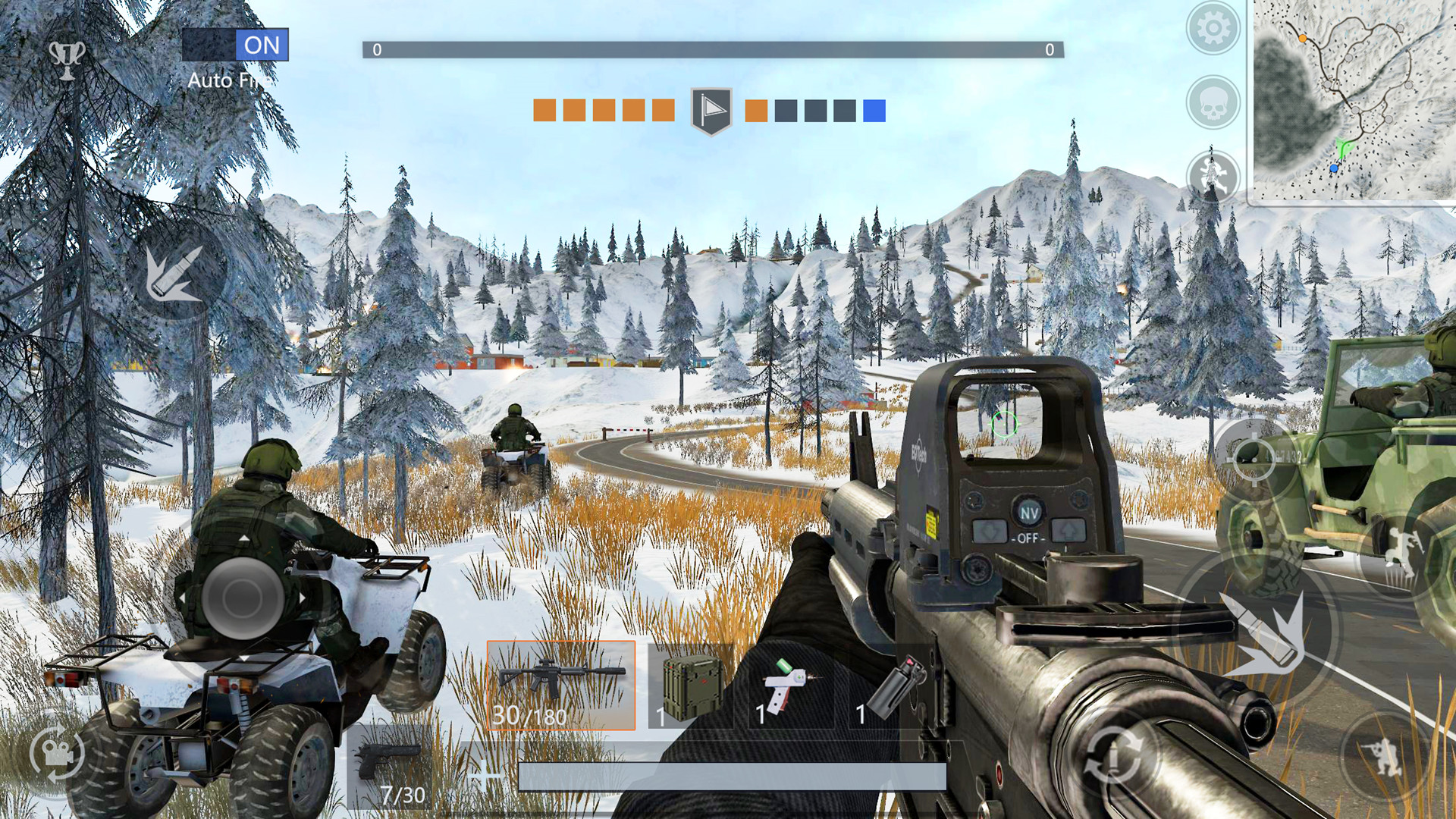Switch camera view with the camera icon
Image resolution: width=1456 pixels, height=819 pixels.
click(57, 754)
